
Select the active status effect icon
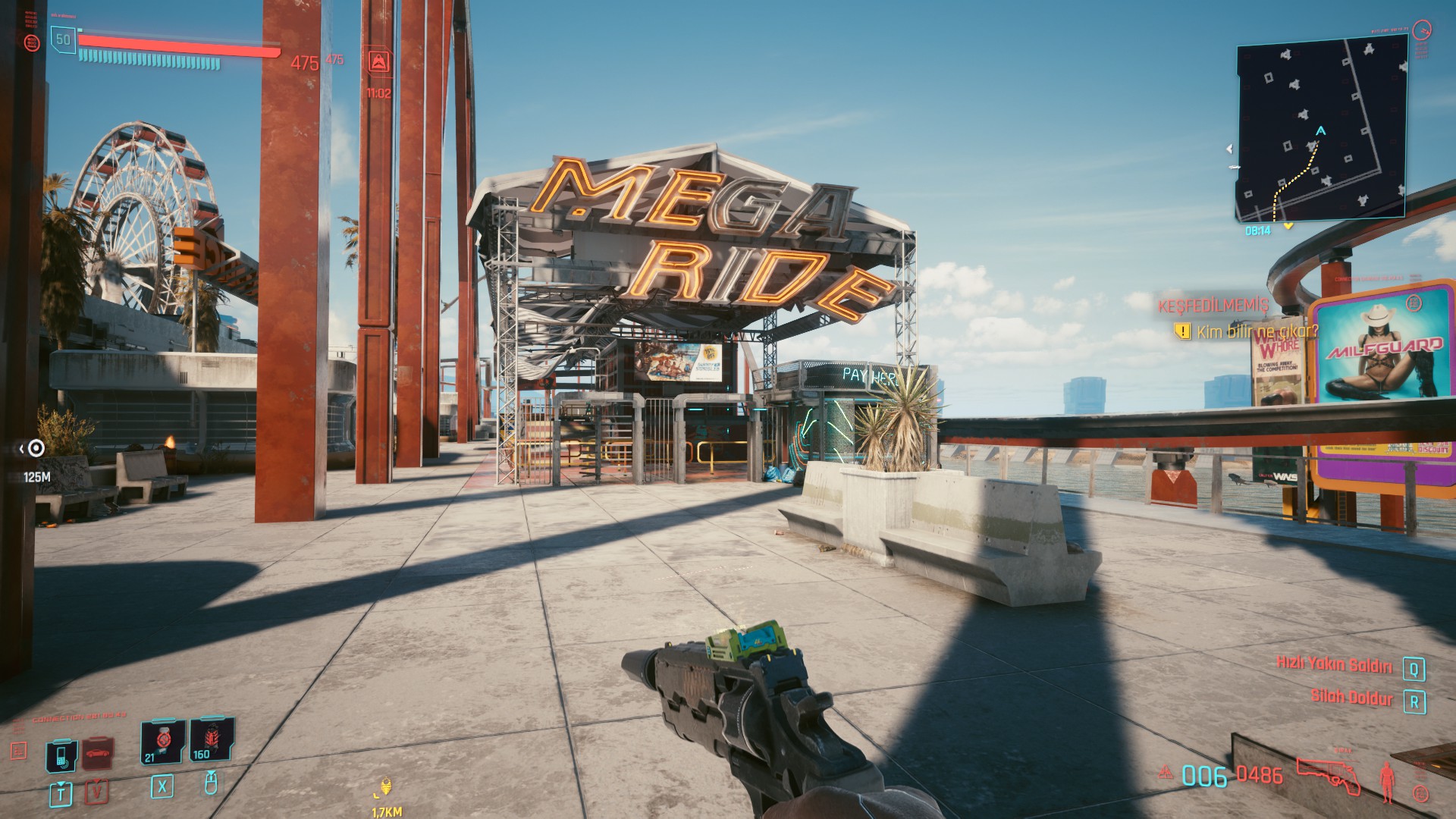[x=379, y=61]
